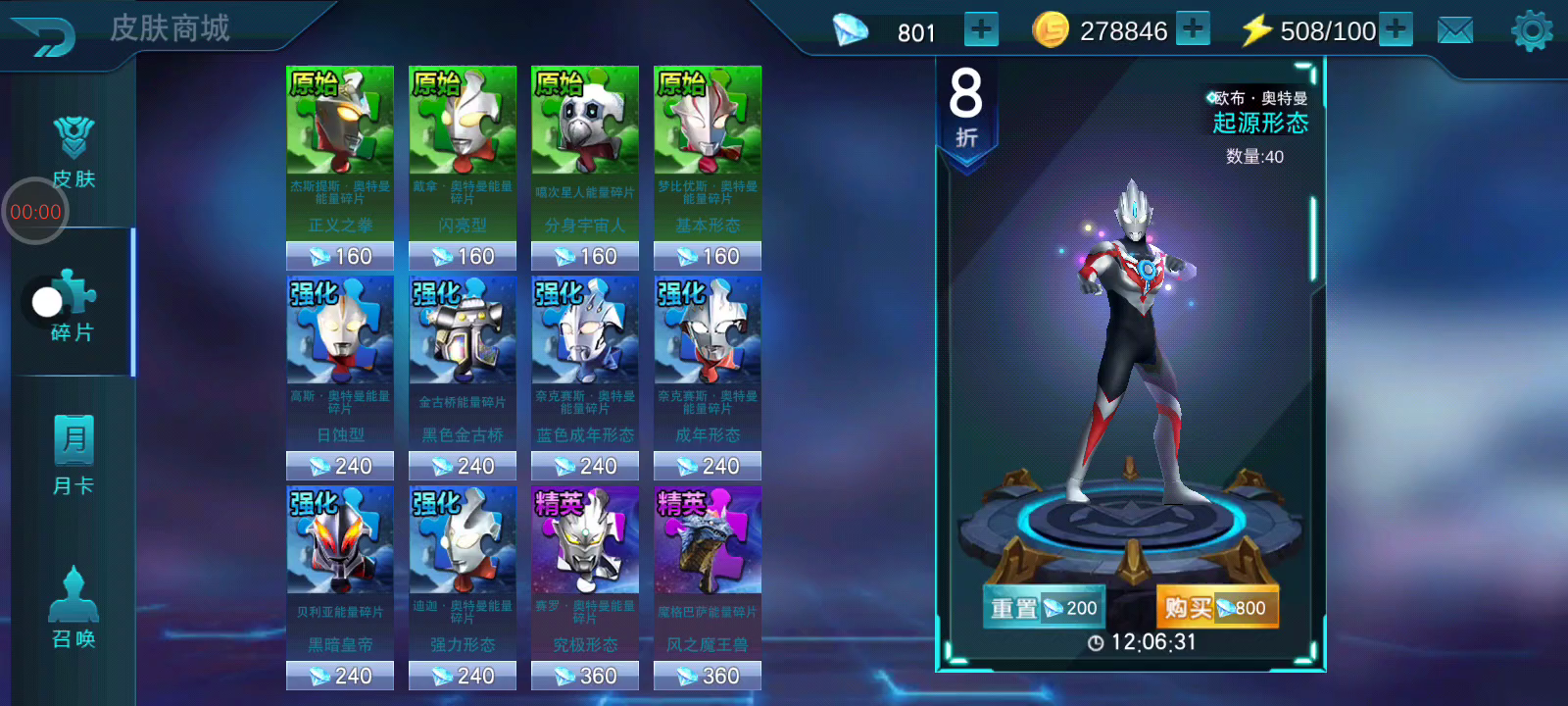Image resolution: width=1568 pixels, height=706 pixels.
Task: Select the 黑色金古桥 fragment item
Action: 462,377
